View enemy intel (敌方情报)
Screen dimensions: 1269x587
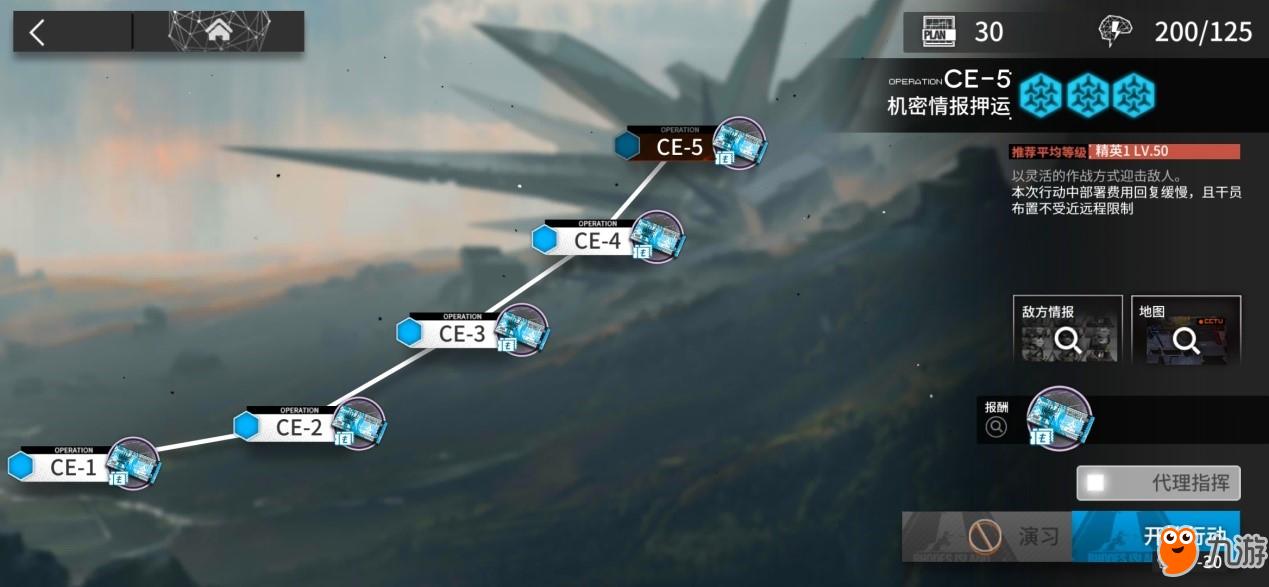coord(1067,330)
